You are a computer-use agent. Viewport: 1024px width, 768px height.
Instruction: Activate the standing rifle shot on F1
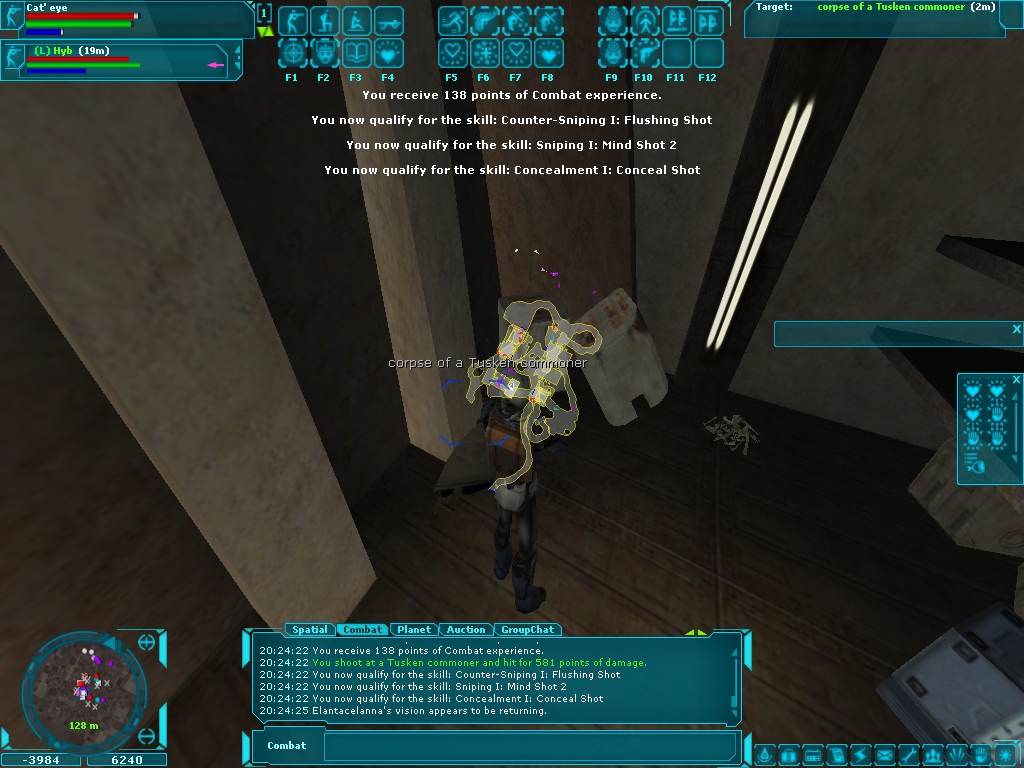292,21
